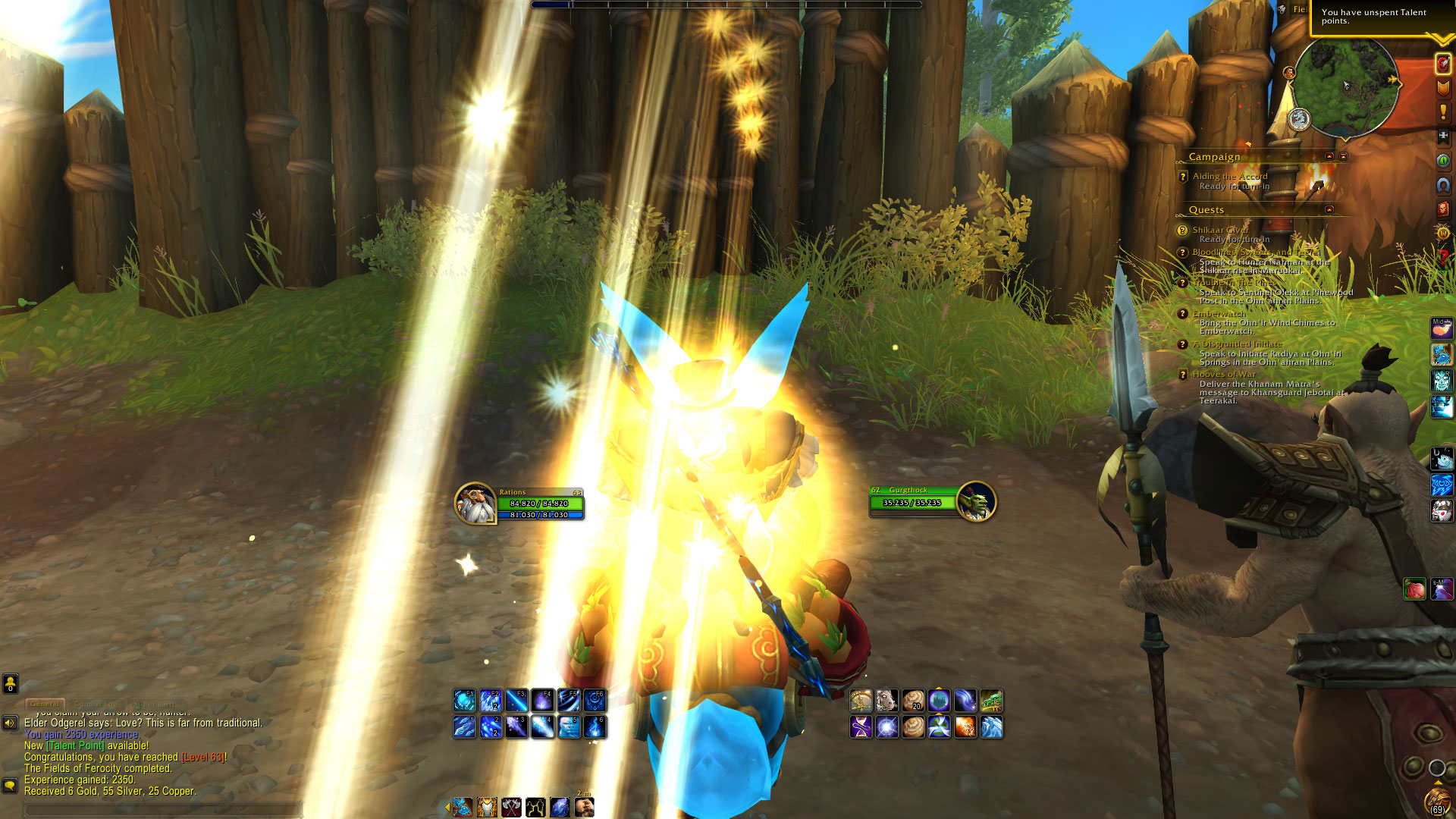
Task: Open the chat menu speech bubble button
Action: pos(10,785)
